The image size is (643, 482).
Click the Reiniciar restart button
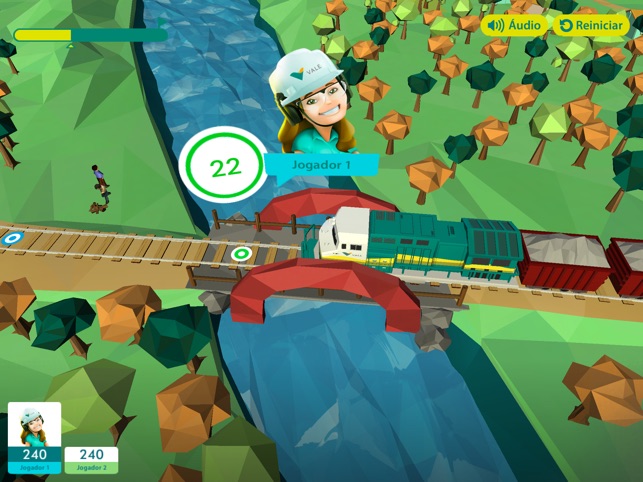point(590,25)
